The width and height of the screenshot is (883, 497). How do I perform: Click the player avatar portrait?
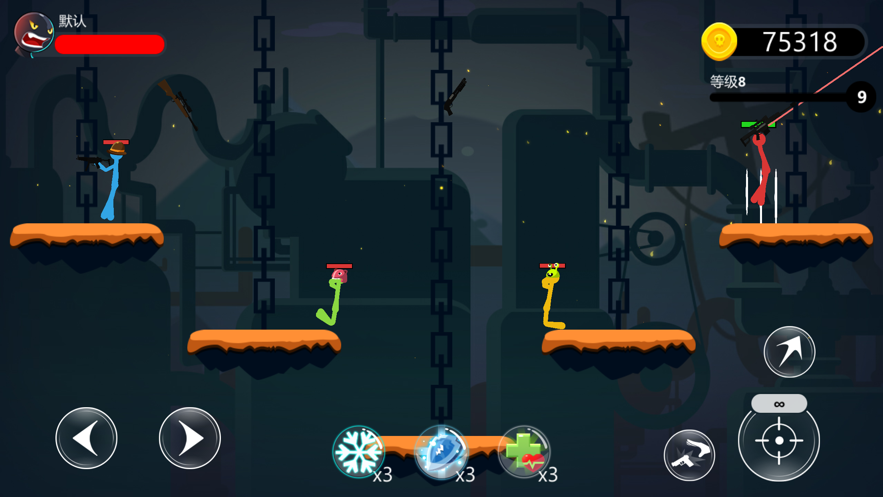[x=33, y=34]
